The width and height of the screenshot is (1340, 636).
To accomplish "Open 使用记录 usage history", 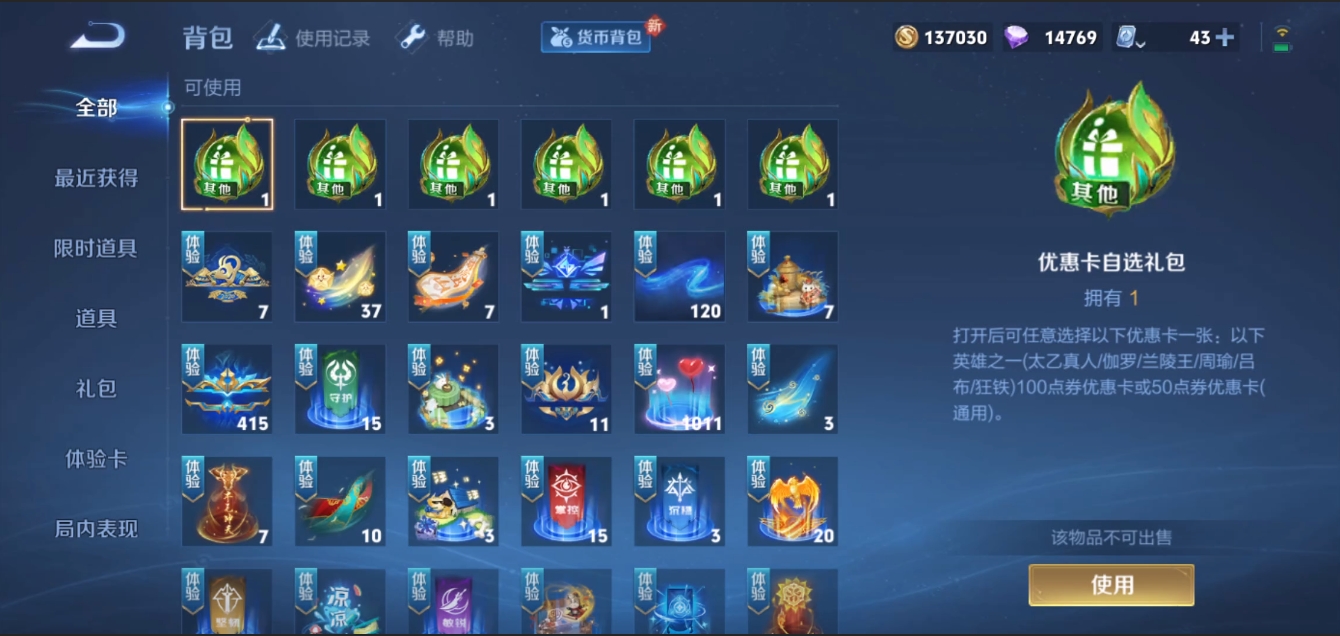I will tap(313, 38).
